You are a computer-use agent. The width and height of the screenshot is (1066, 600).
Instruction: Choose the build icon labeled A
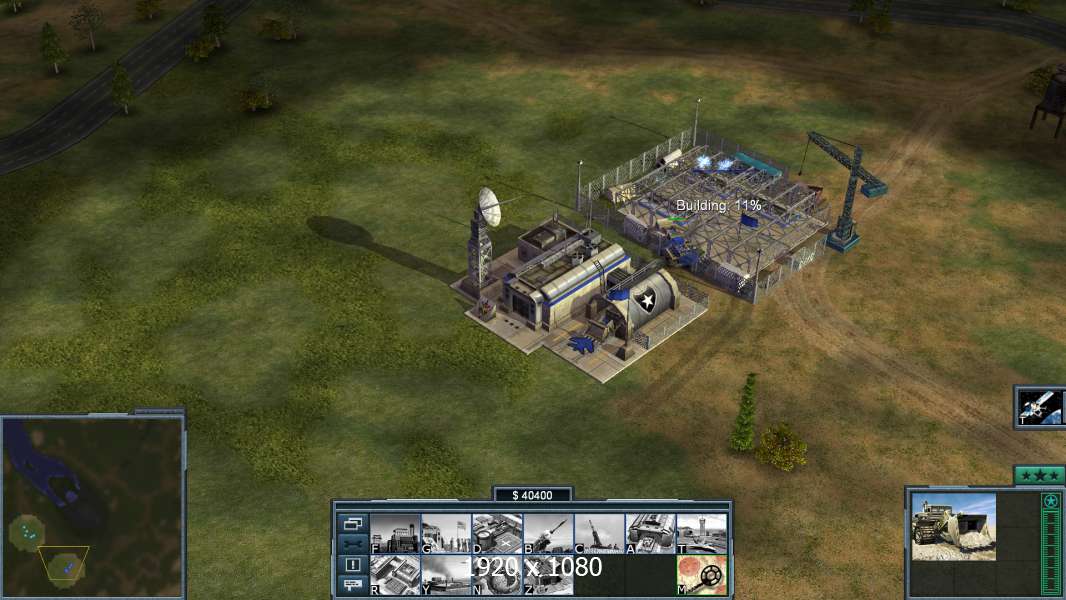point(650,534)
